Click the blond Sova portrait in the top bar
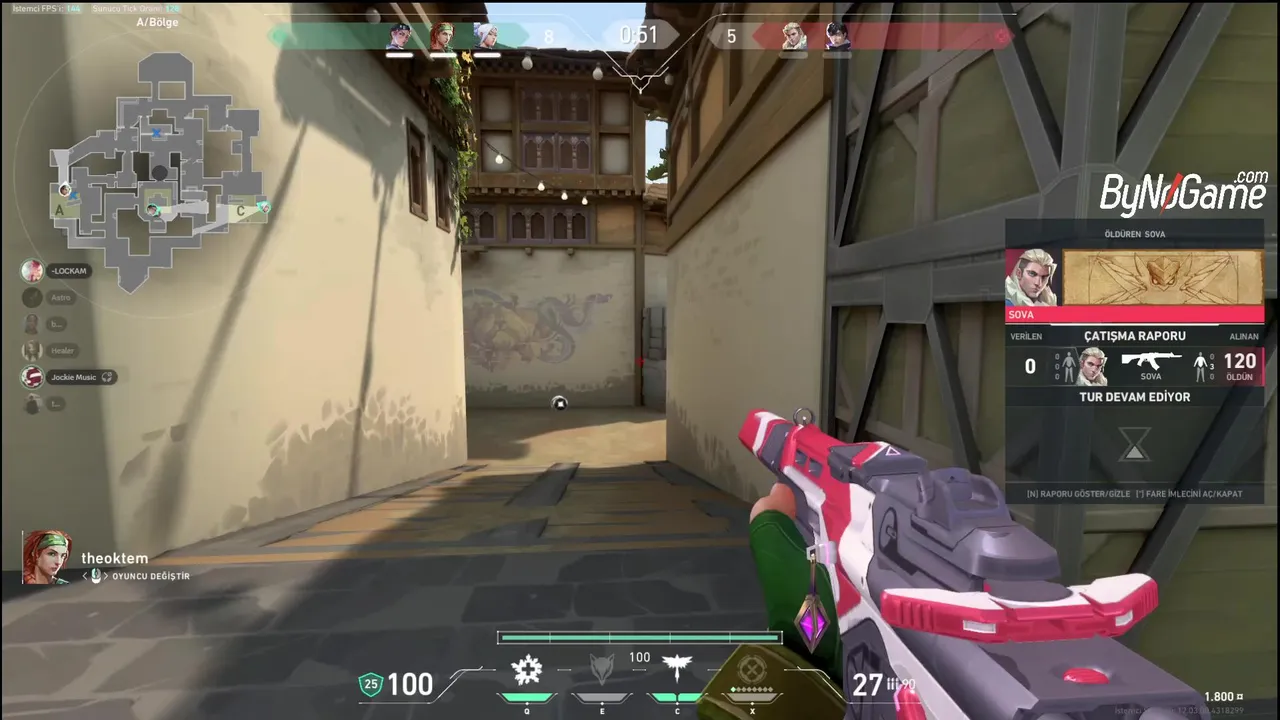The image size is (1280, 720). [x=793, y=37]
